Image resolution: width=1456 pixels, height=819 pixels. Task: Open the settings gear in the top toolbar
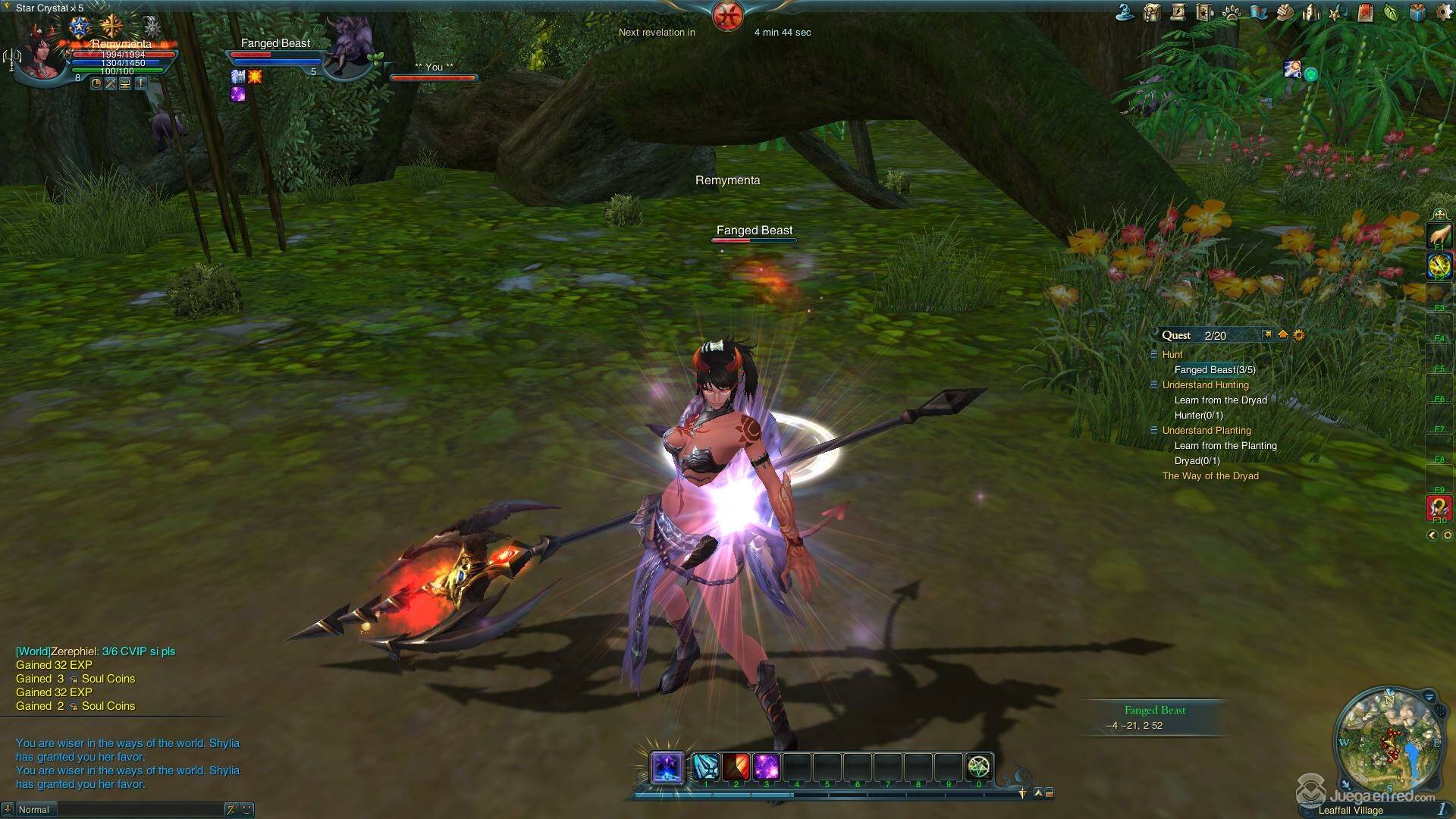[1444, 13]
